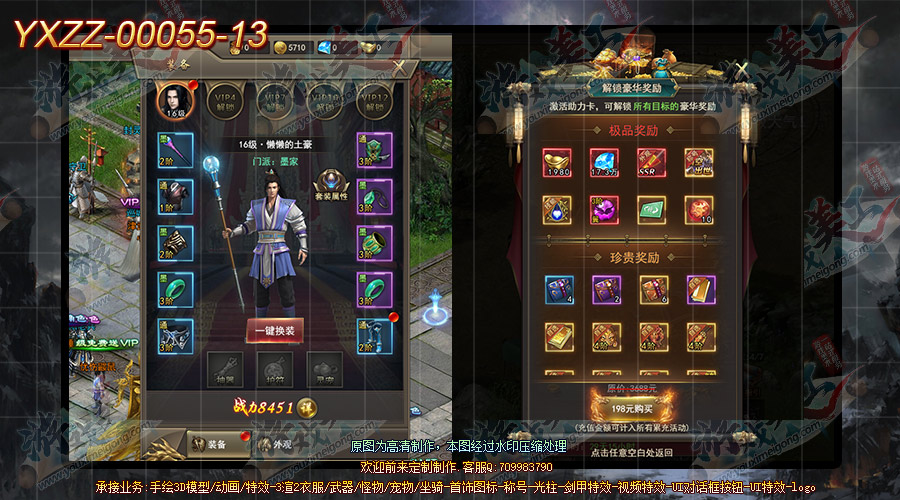The width and height of the screenshot is (900, 500).
Task: Select the gold ingot 1980 reward
Action: pos(557,162)
